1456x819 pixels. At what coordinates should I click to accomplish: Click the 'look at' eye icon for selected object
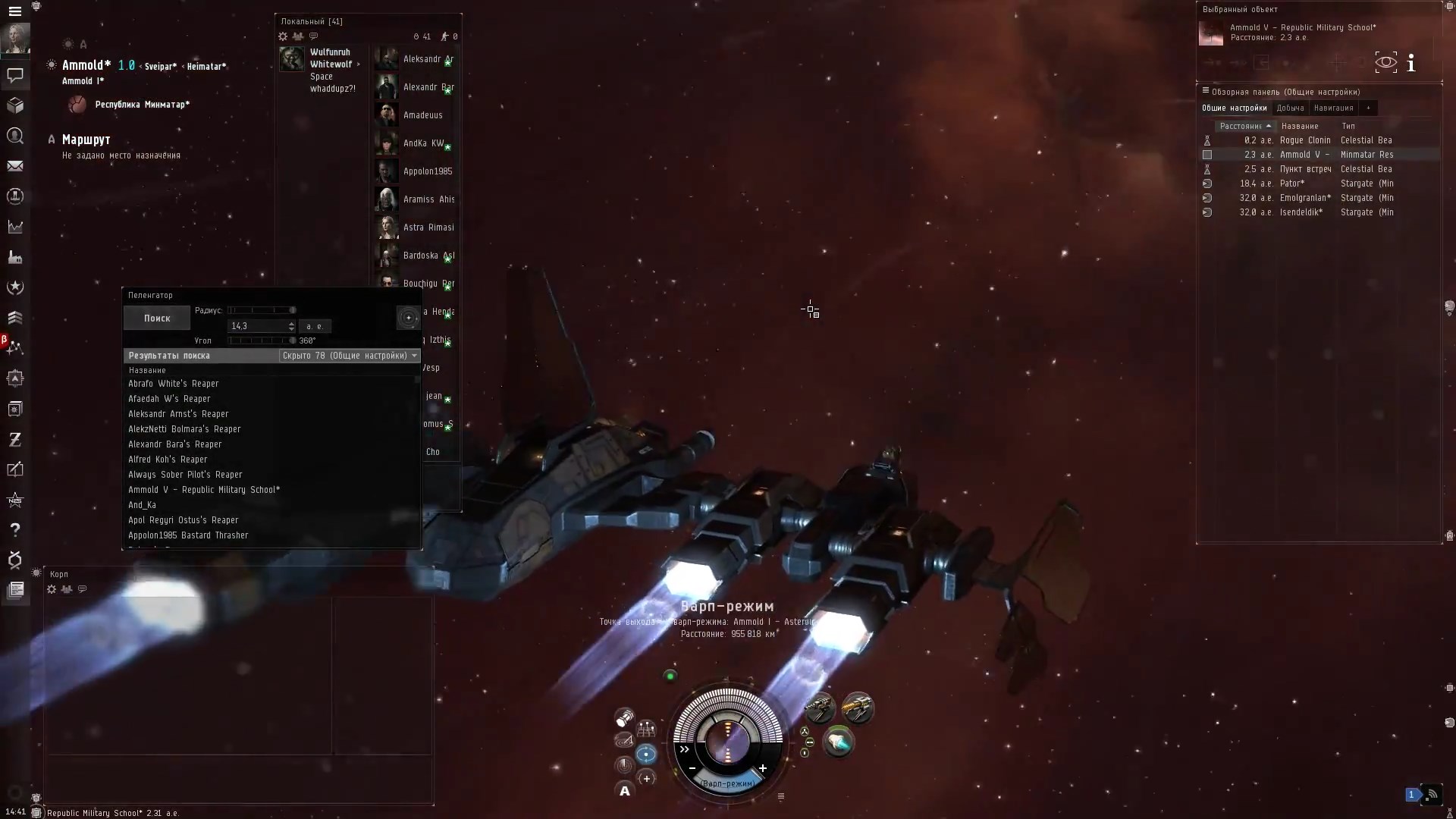click(x=1386, y=62)
